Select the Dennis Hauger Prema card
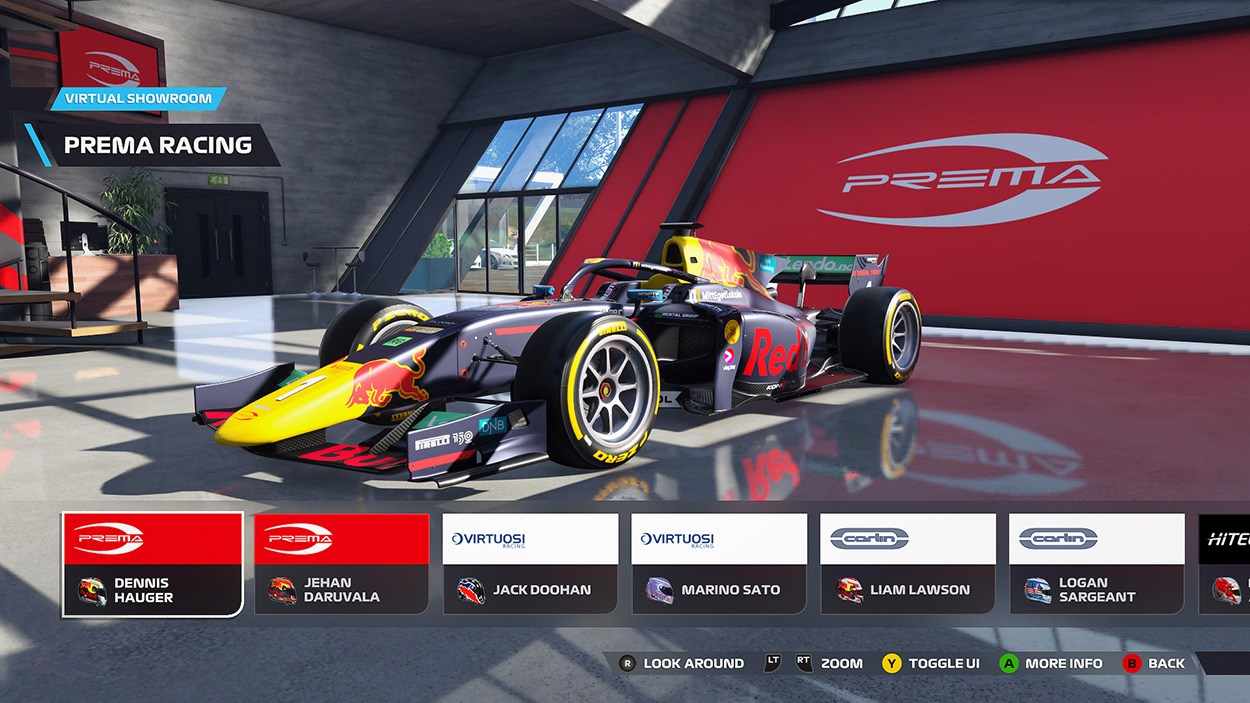Viewport: 1250px width, 703px height. 153,564
